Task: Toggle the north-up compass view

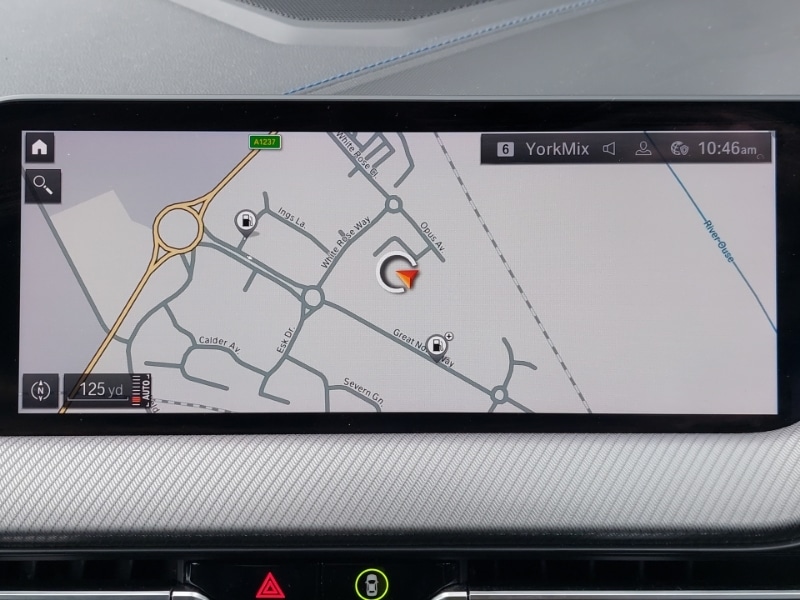Action: coord(41,389)
